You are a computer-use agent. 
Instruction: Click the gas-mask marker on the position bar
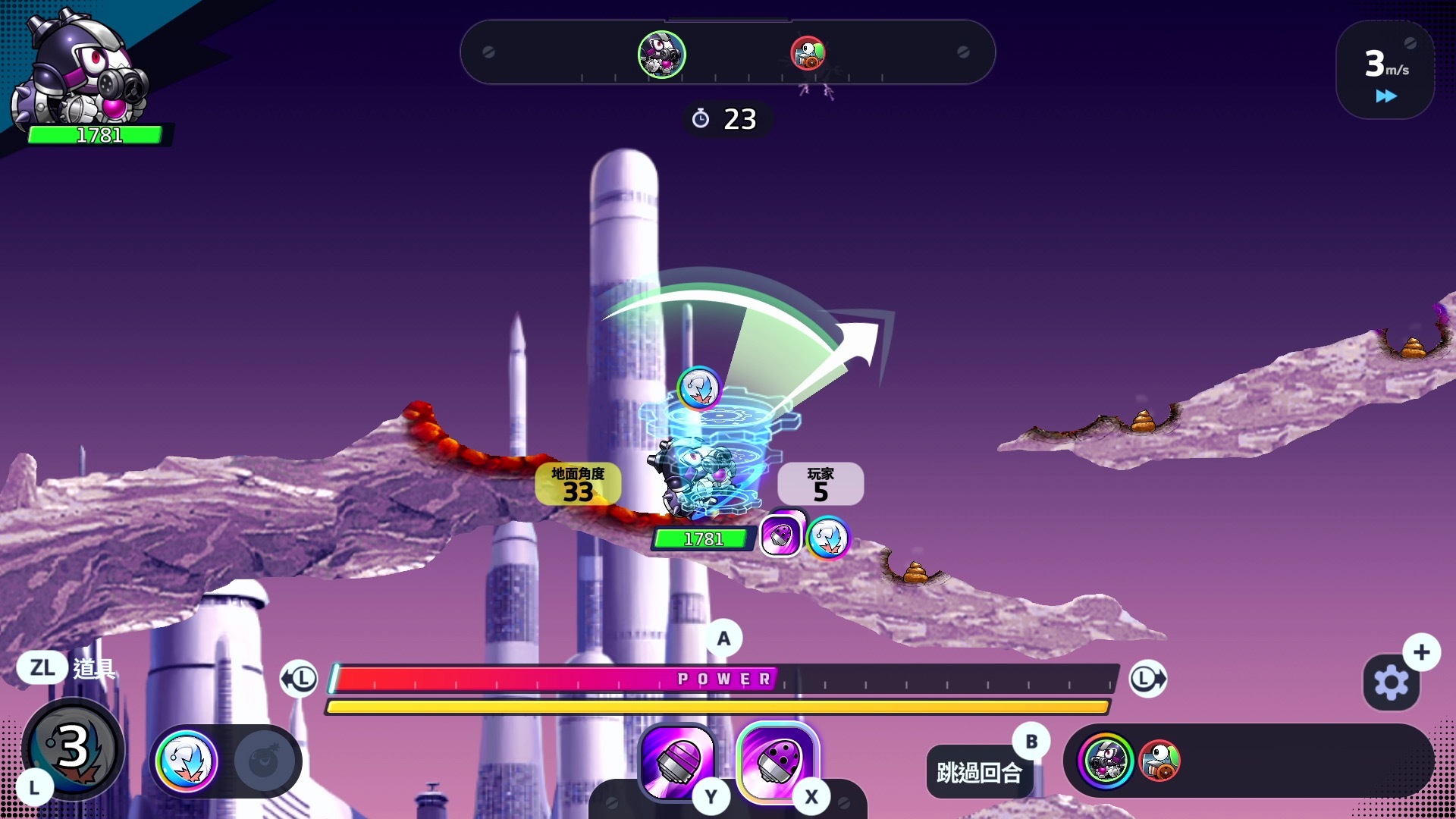click(661, 54)
